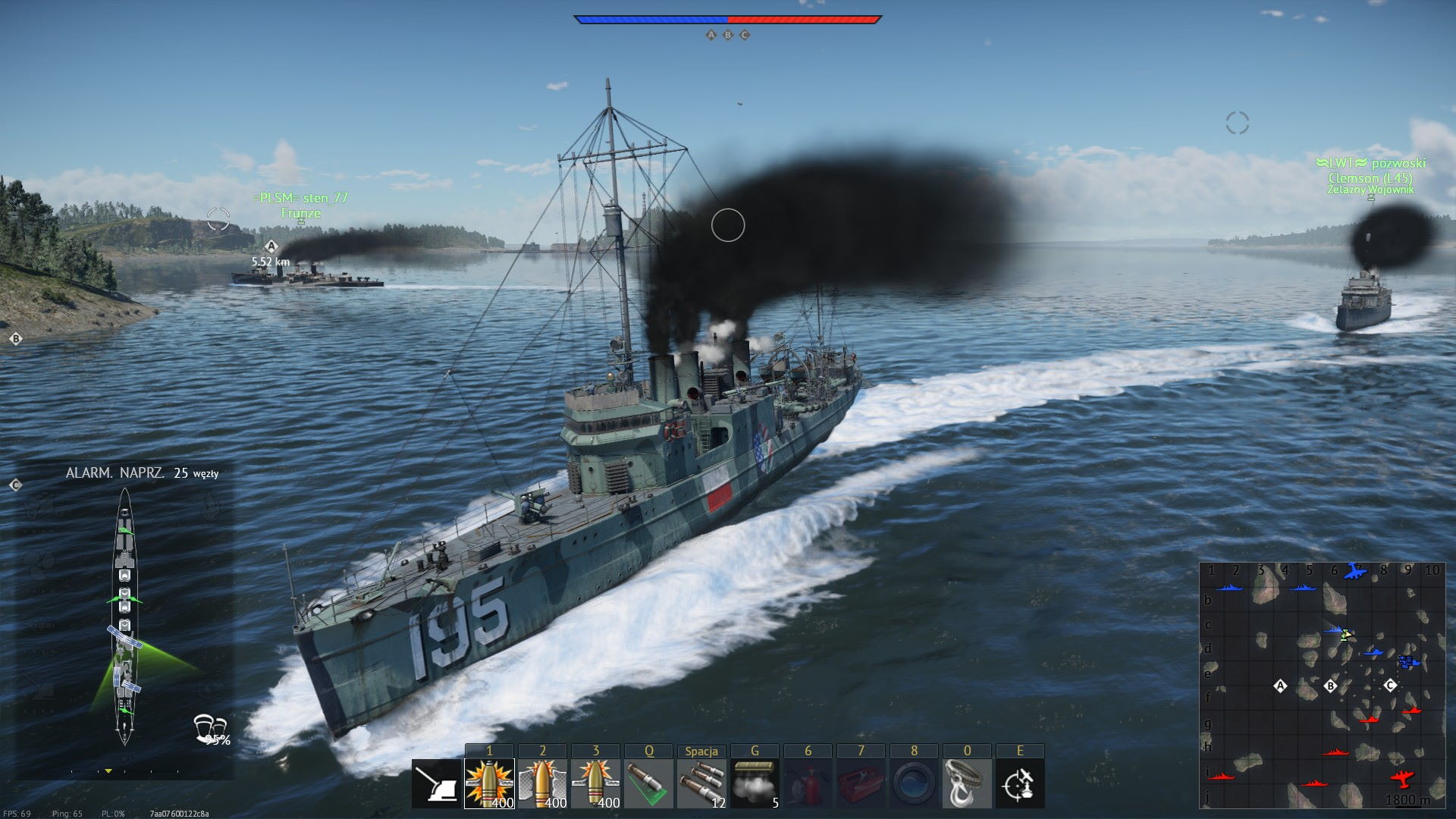Image resolution: width=1456 pixels, height=819 pixels.
Task: Click the blue bomber icon on minimap
Action: 1354,571
